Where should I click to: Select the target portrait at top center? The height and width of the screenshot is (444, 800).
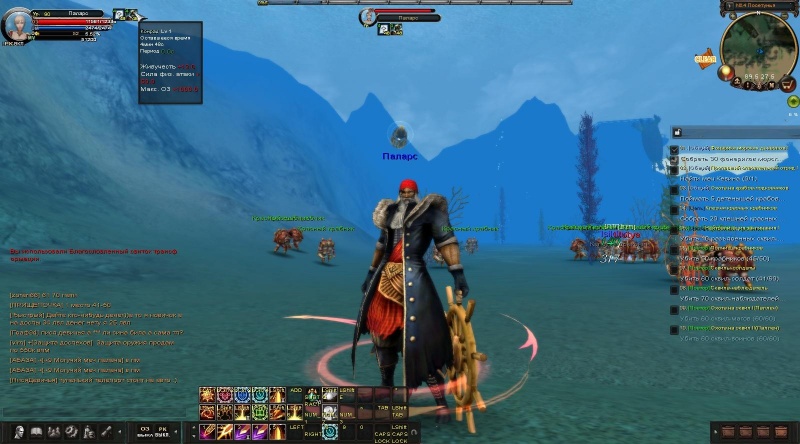(x=367, y=17)
